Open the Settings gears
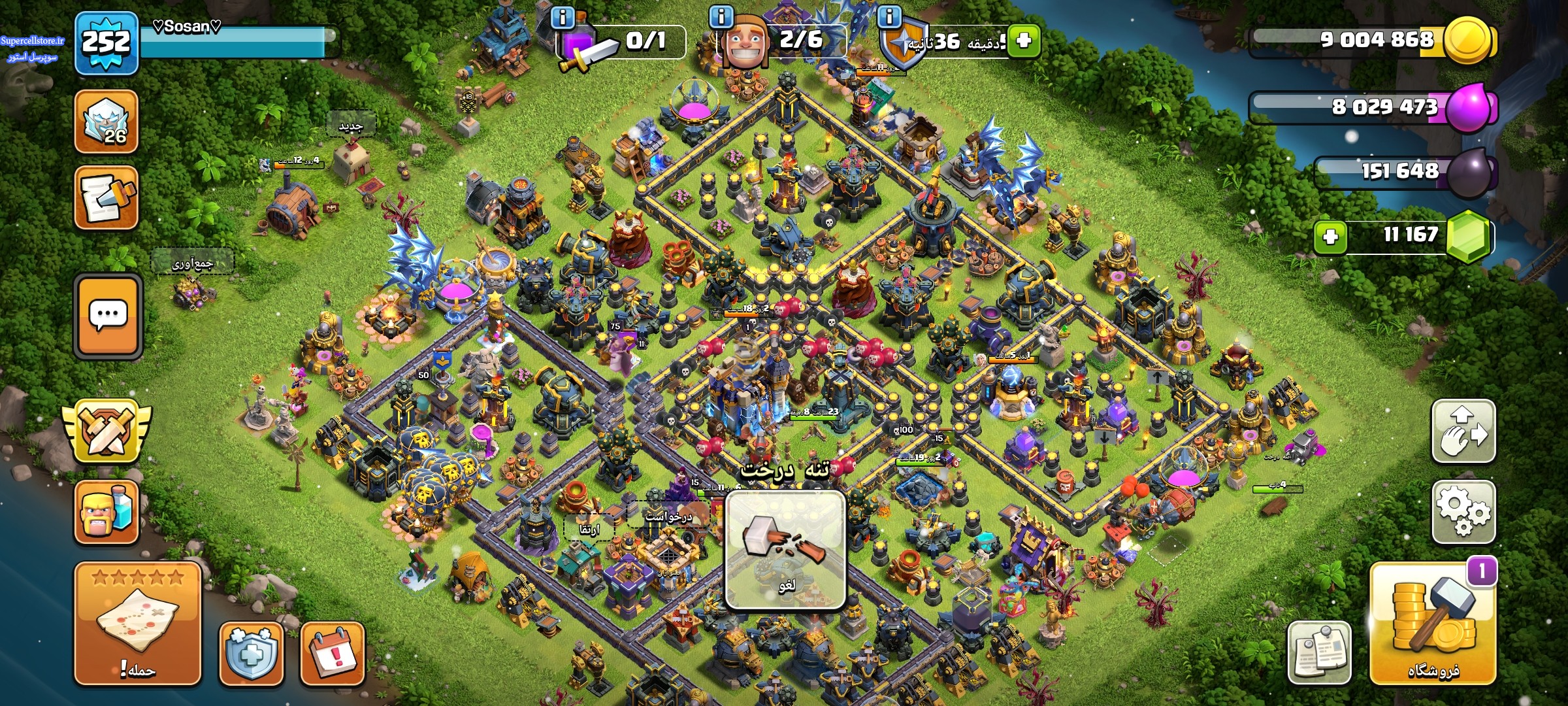Screen dimensions: 1568x706 click(1463, 512)
